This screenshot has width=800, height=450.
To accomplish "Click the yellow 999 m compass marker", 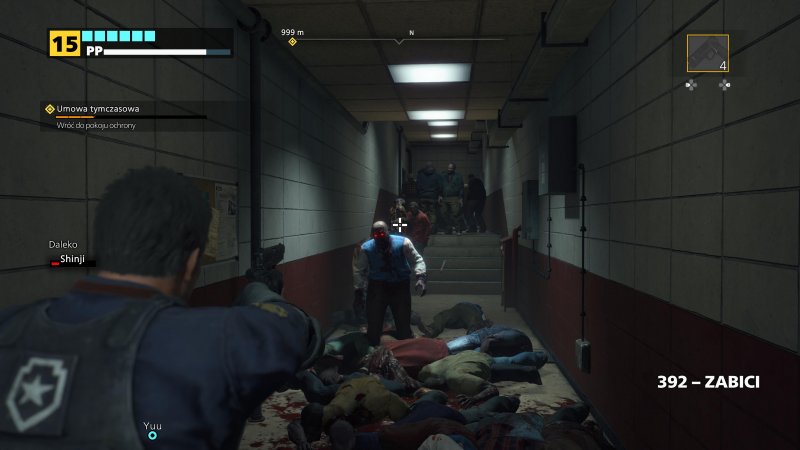I will coord(293,42).
